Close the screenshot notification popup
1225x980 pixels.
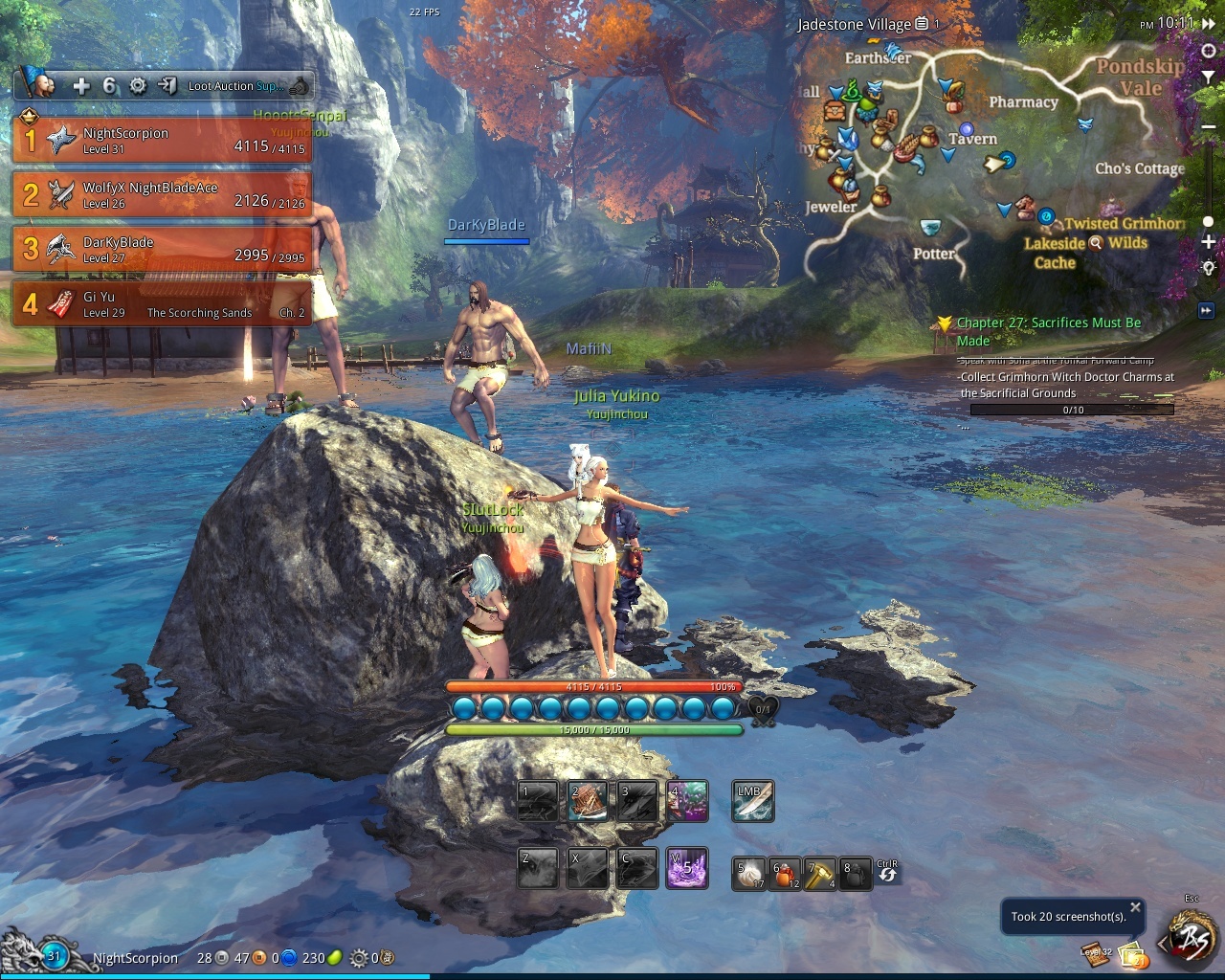pos(1135,907)
